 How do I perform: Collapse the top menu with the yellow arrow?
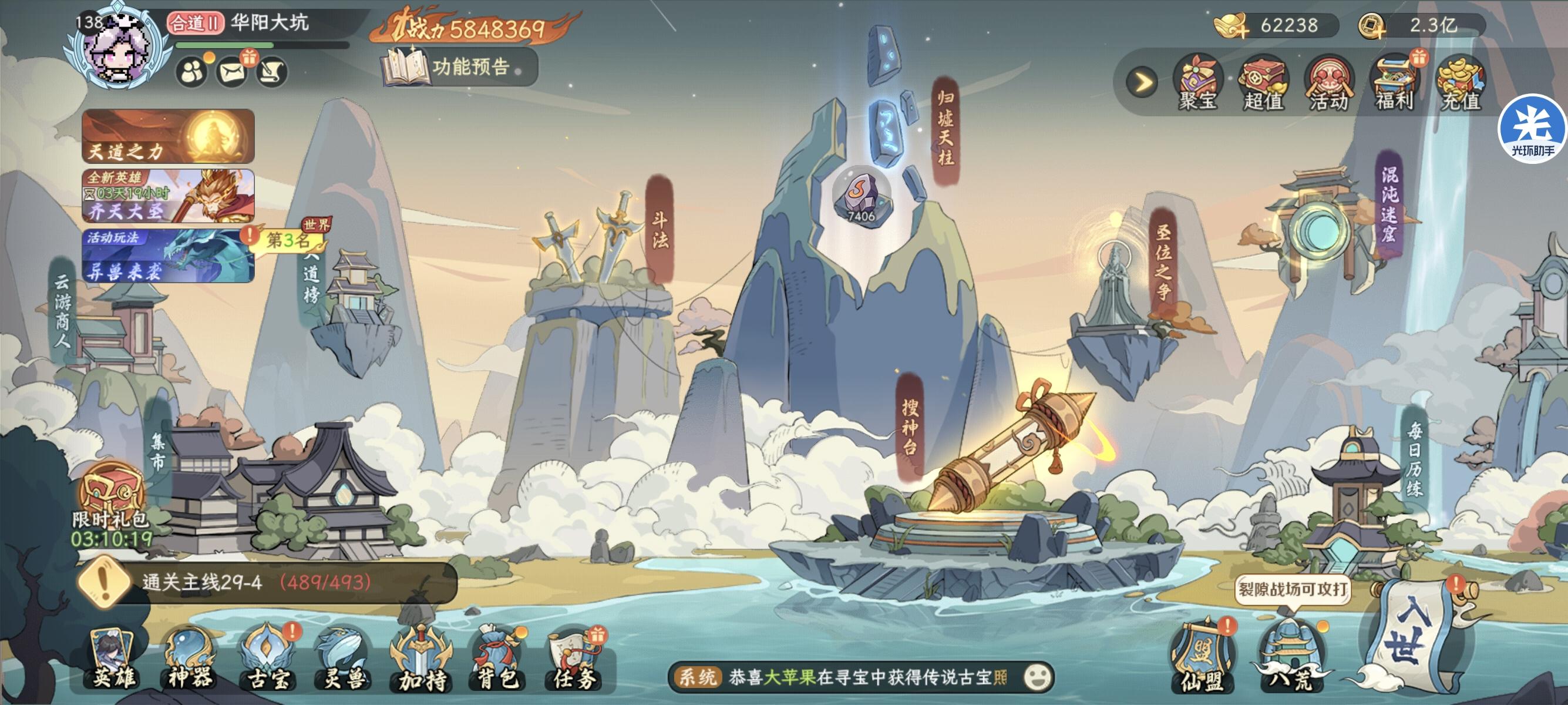click(x=1142, y=82)
